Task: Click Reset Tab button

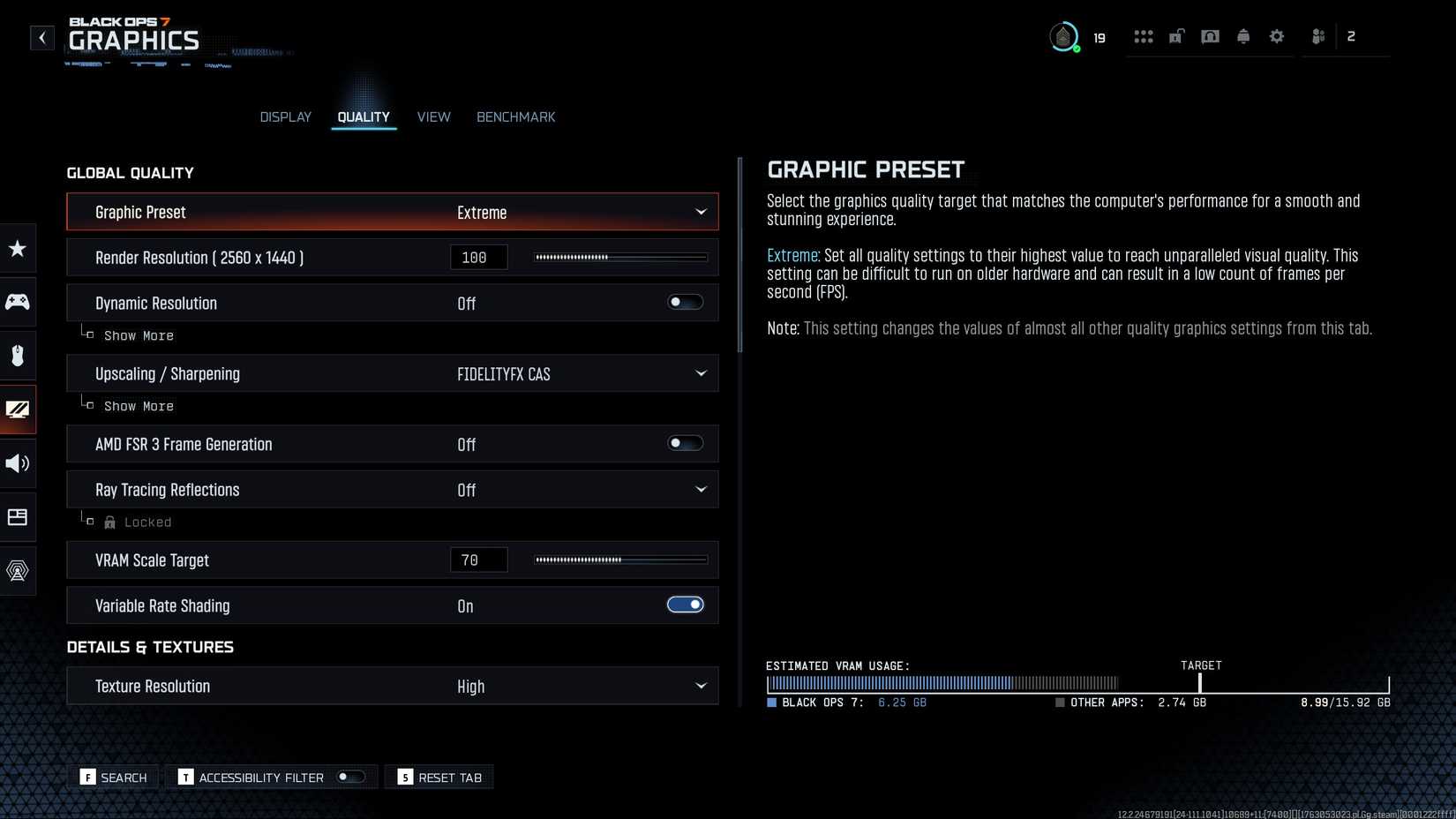Action: [x=439, y=778]
